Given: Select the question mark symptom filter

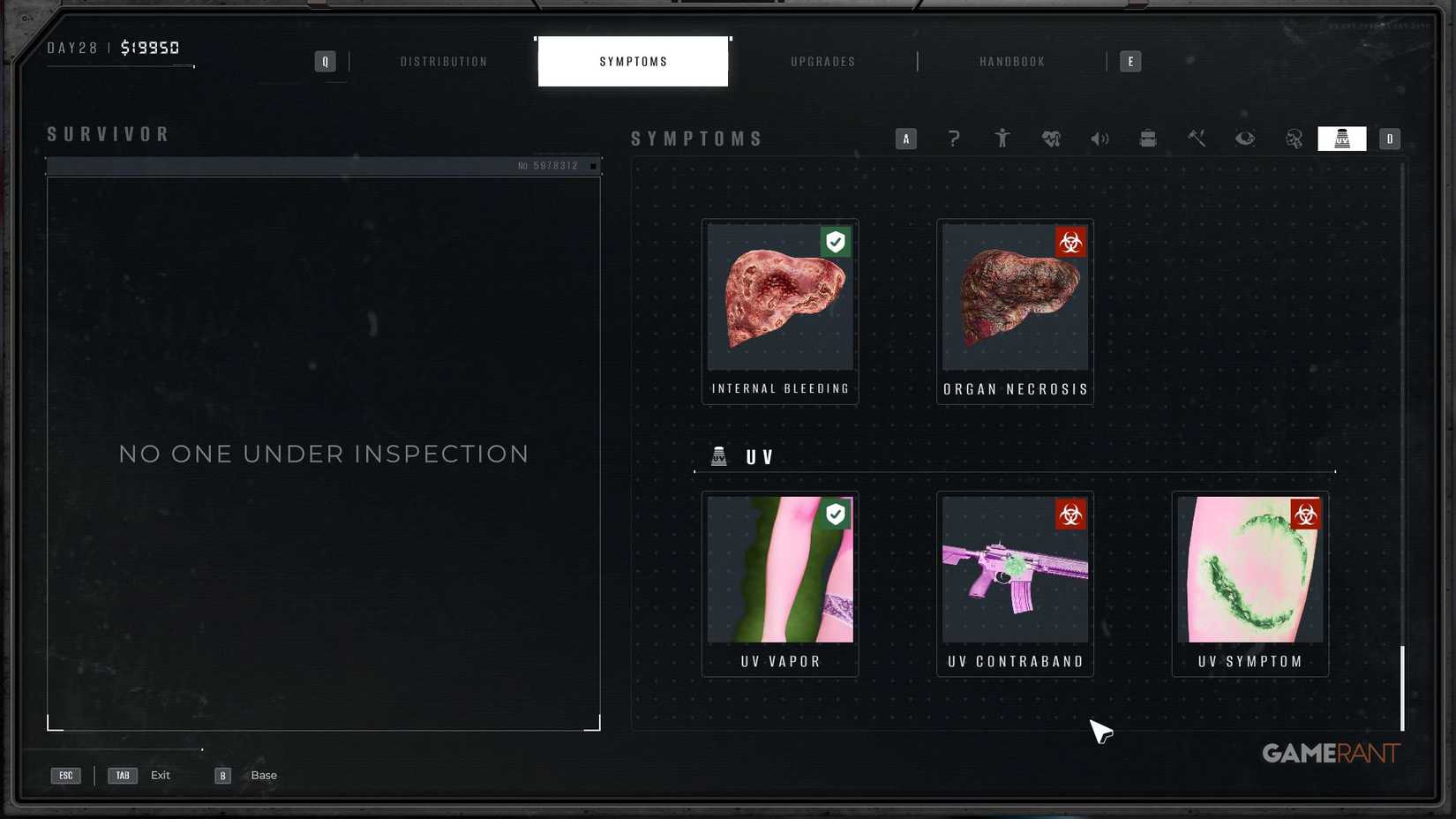Looking at the screenshot, I should coord(954,139).
